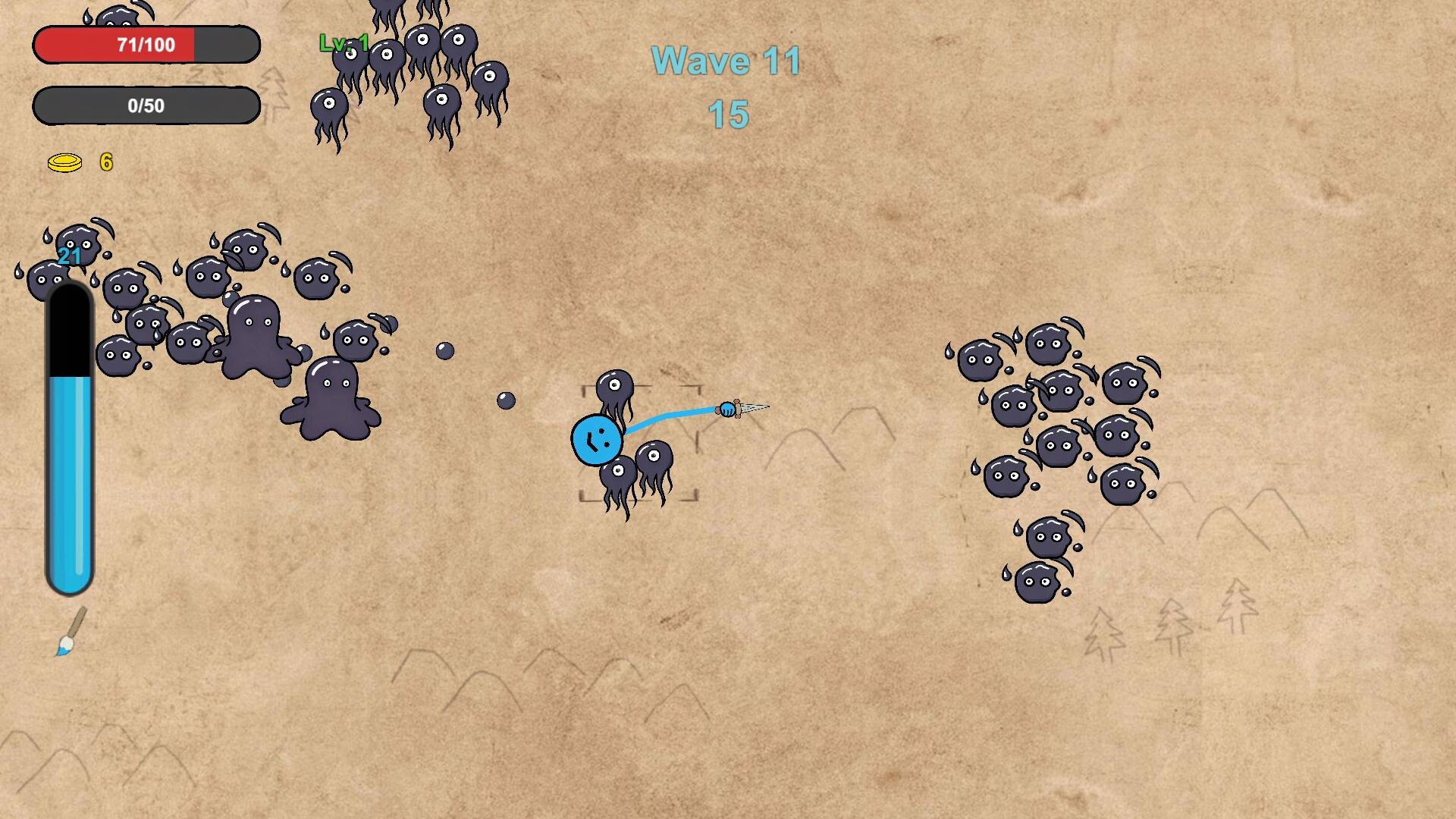Click the enemy countdown number 15
The width and height of the screenshot is (1456, 819).
[x=726, y=115]
